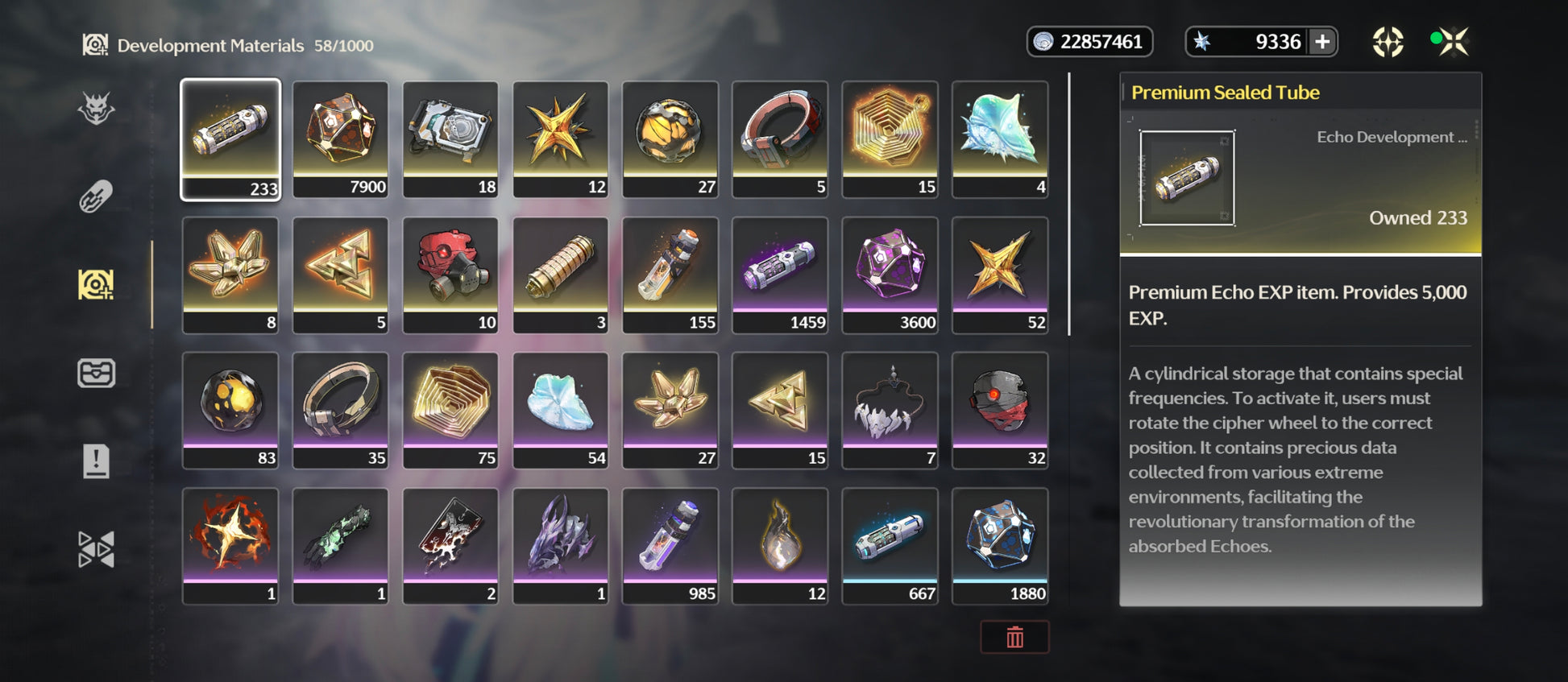The width and height of the screenshot is (1568, 682).
Task: Pick the purple vial slot showing 985
Action: click(670, 545)
